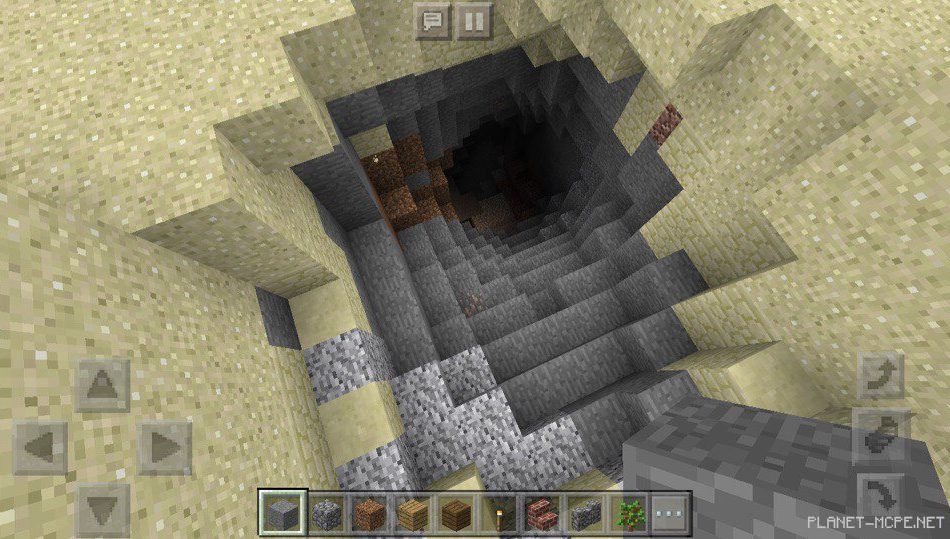Tap the right arrow movement button
Viewport: 950px width, 539px height.
164,447
